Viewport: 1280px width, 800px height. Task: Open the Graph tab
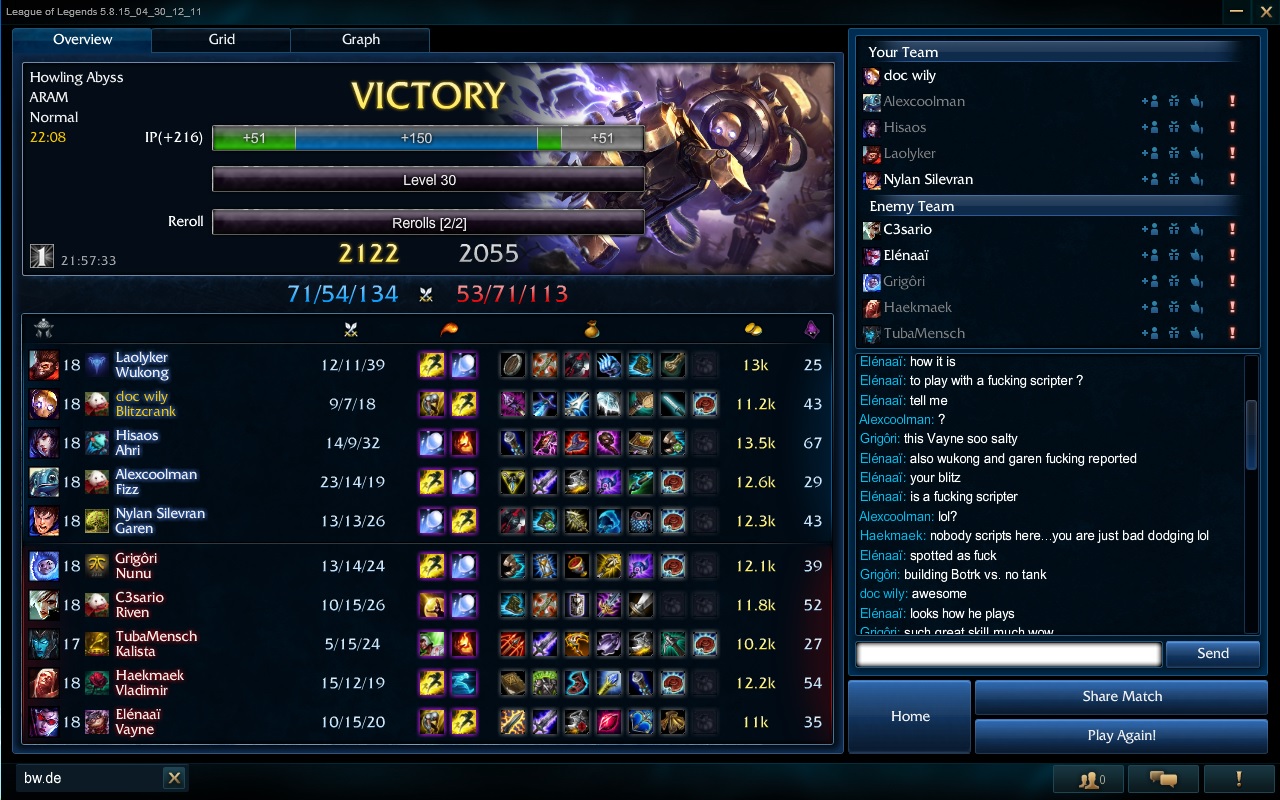pyautogui.click(x=360, y=40)
